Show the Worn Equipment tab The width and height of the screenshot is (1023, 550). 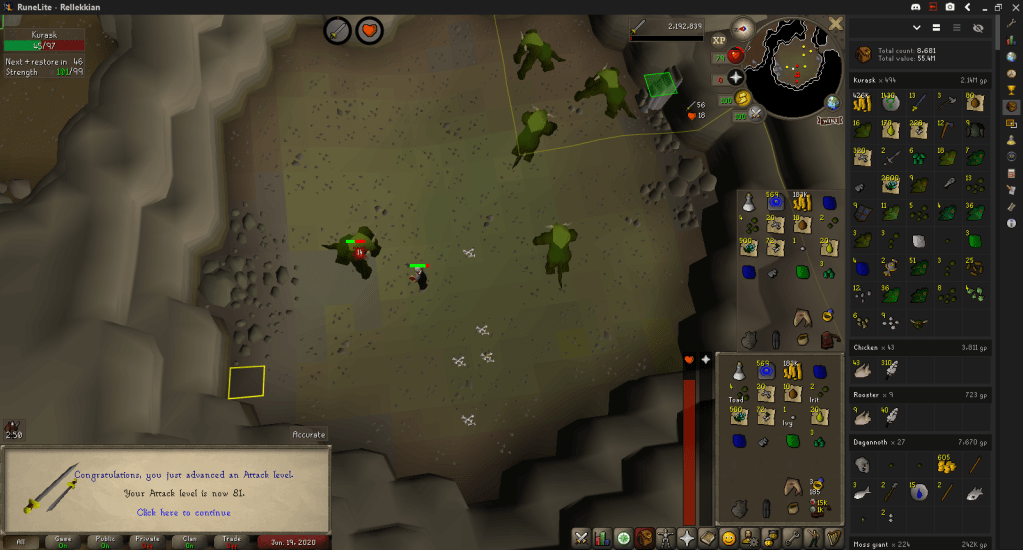665,538
